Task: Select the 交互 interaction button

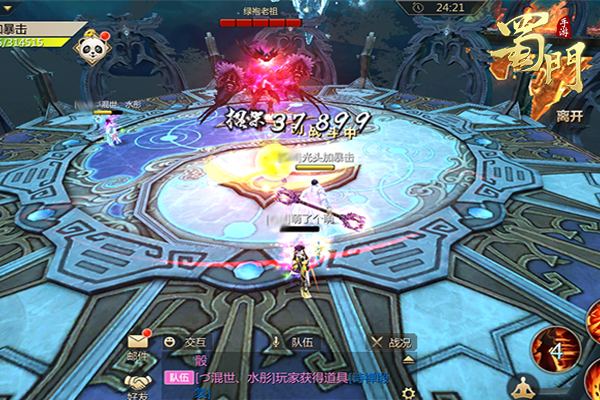Action: (180, 342)
